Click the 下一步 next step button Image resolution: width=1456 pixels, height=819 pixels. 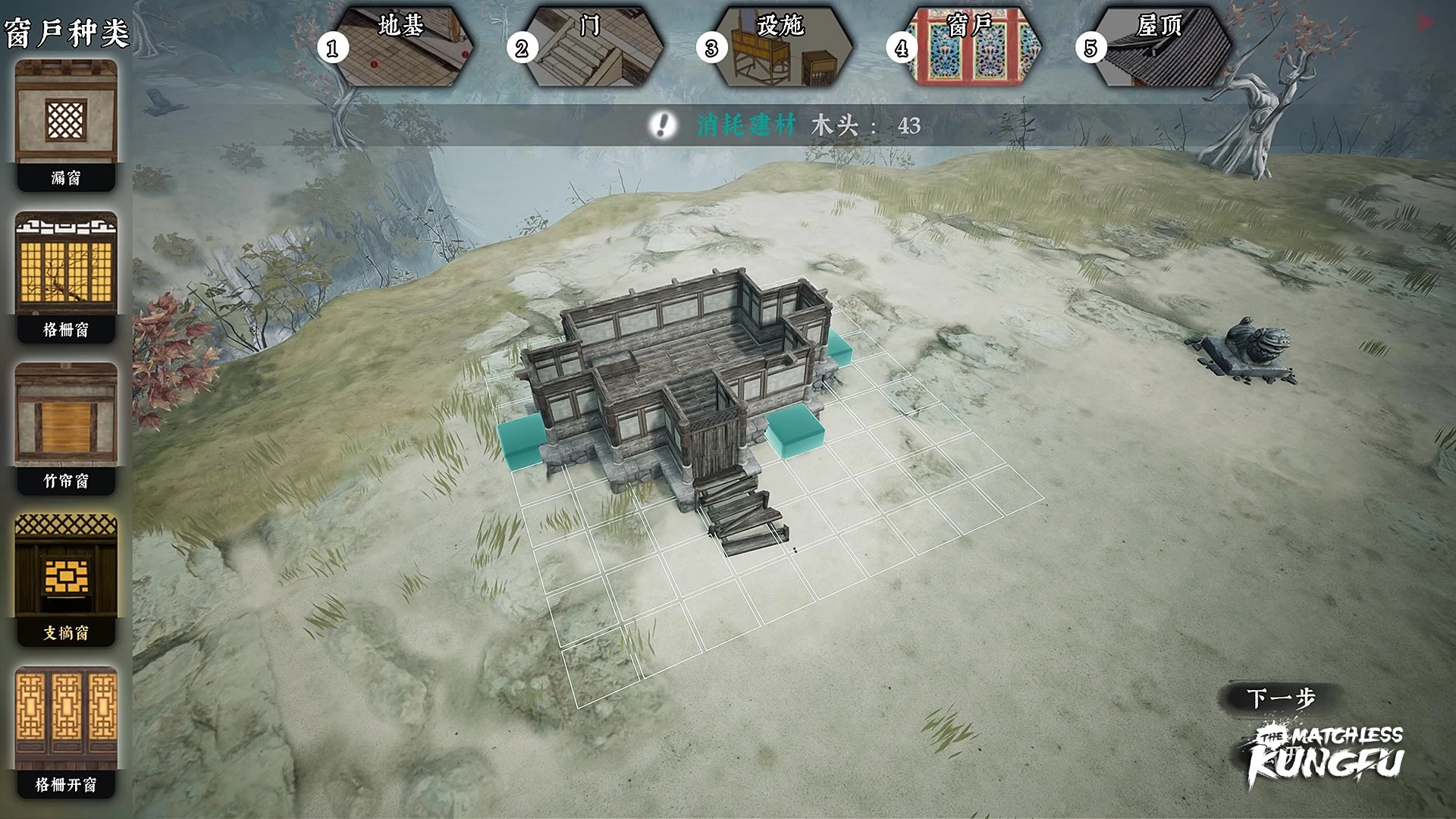pyautogui.click(x=1280, y=698)
